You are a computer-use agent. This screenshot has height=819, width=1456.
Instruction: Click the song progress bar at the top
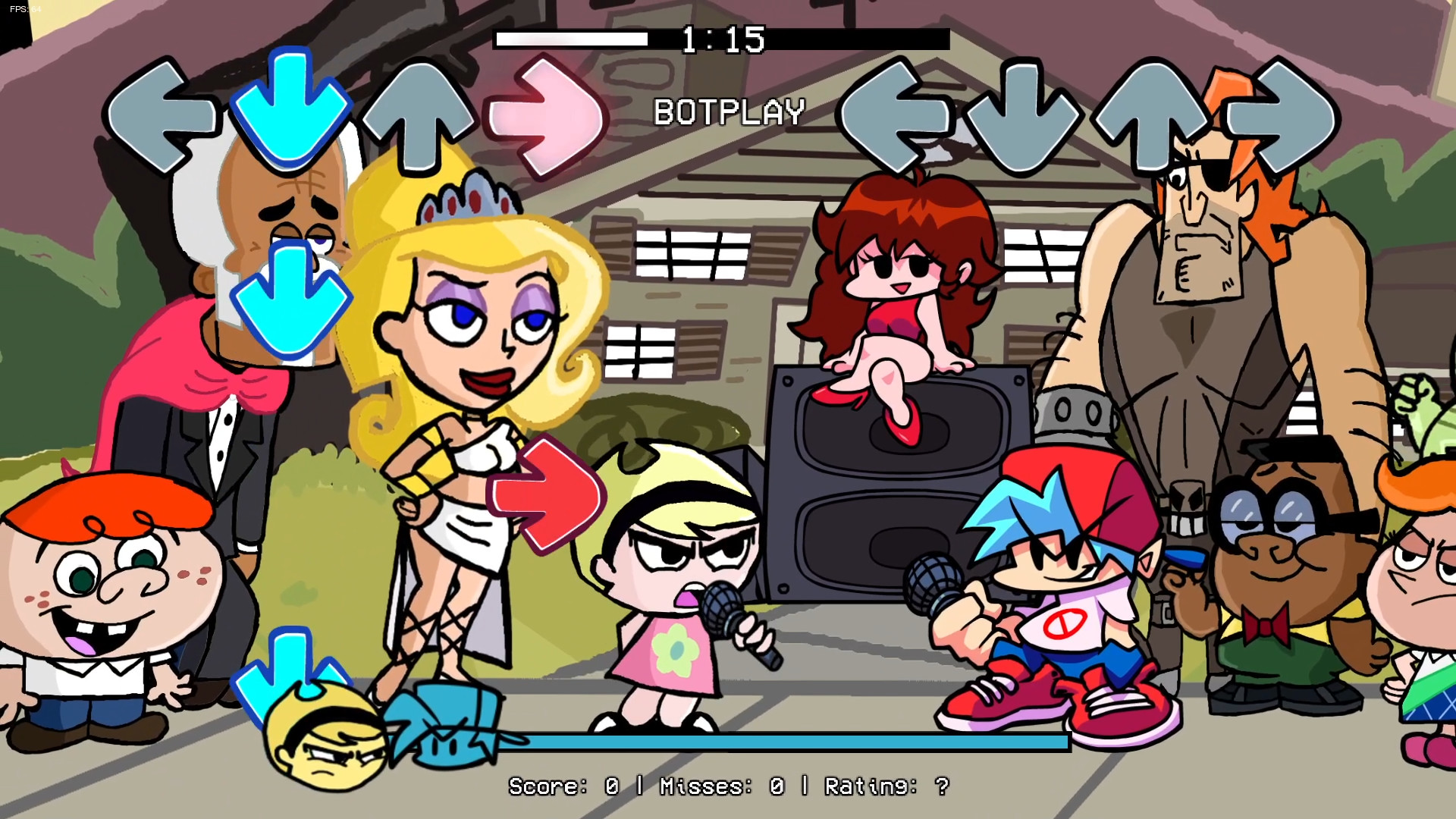click(x=720, y=38)
